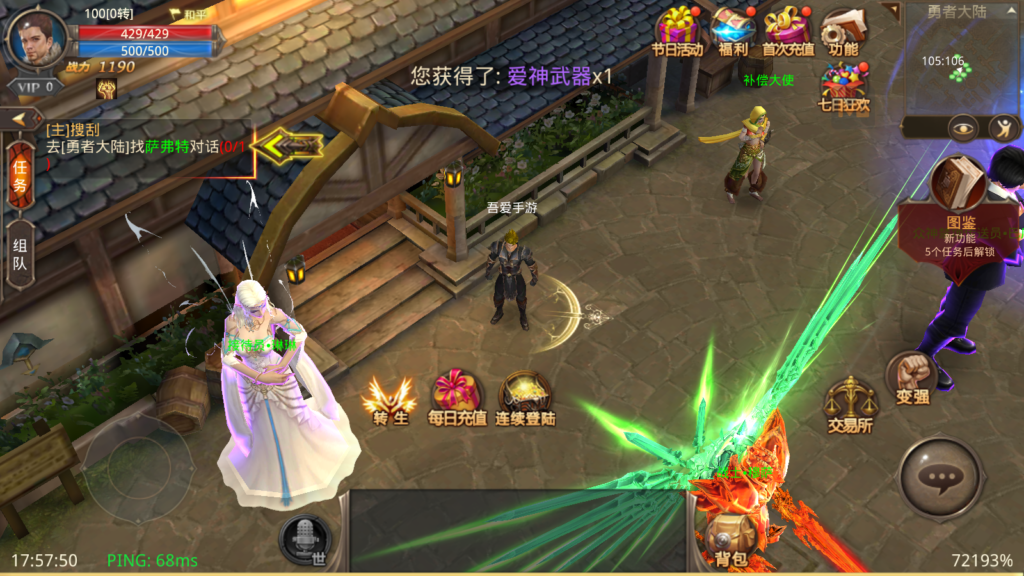Open the 转生 rebirth wings icon
The height and width of the screenshot is (576, 1024).
[x=388, y=398]
